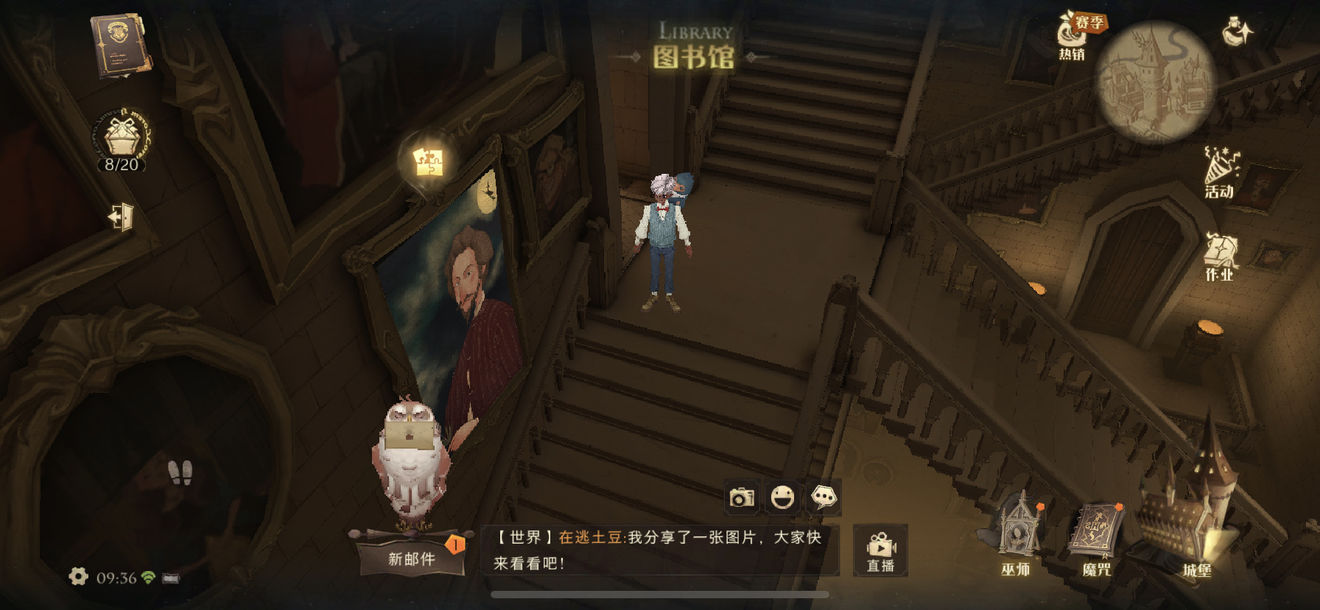Open the camera photo mode

pyautogui.click(x=741, y=497)
